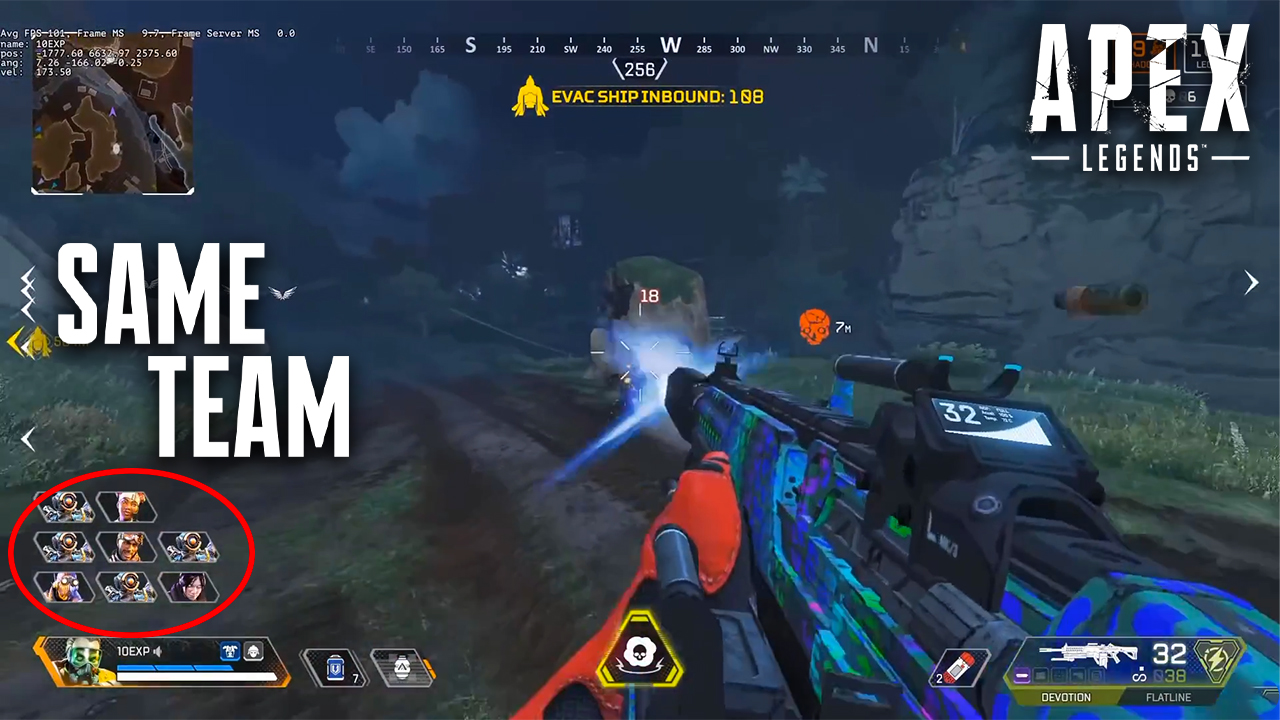This screenshot has width=1280, height=720.
Task: Collapse the left edge chevron arrow
Action: click(x=28, y=438)
